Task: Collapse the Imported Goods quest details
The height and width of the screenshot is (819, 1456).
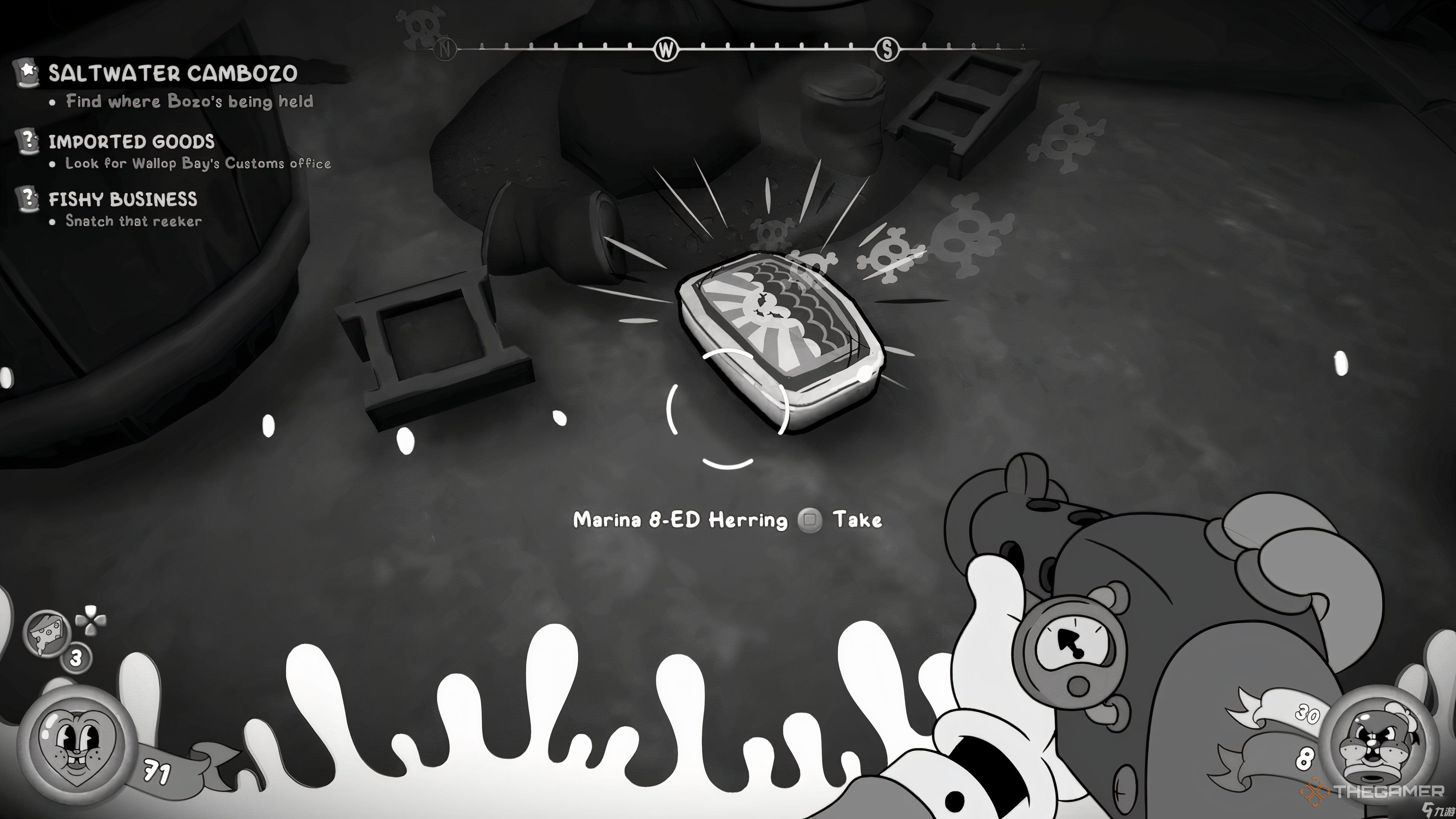Action: point(132,141)
